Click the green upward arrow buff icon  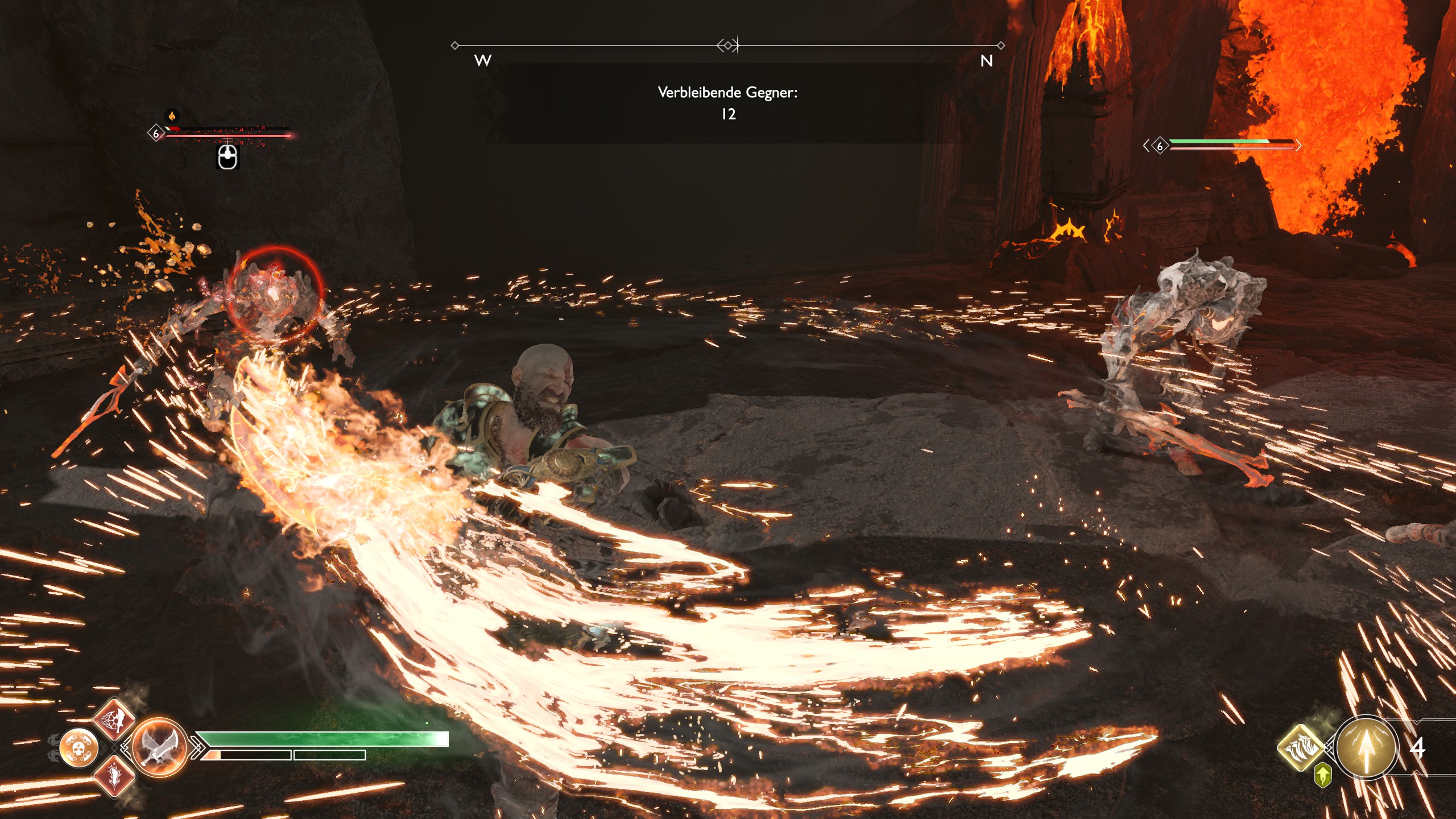point(1323,776)
